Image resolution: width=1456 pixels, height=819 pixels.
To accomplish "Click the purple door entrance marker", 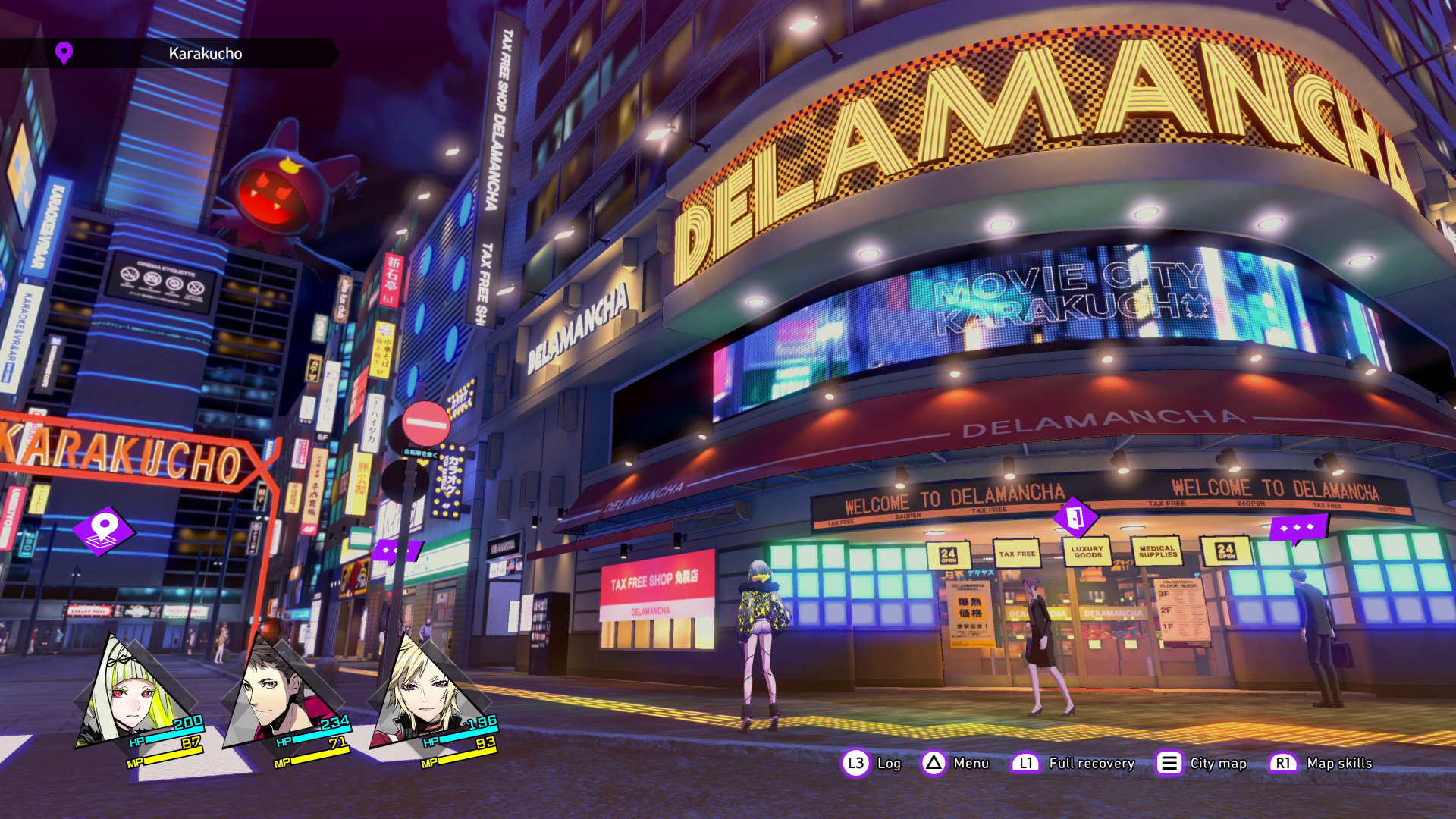I will tap(1075, 518).
